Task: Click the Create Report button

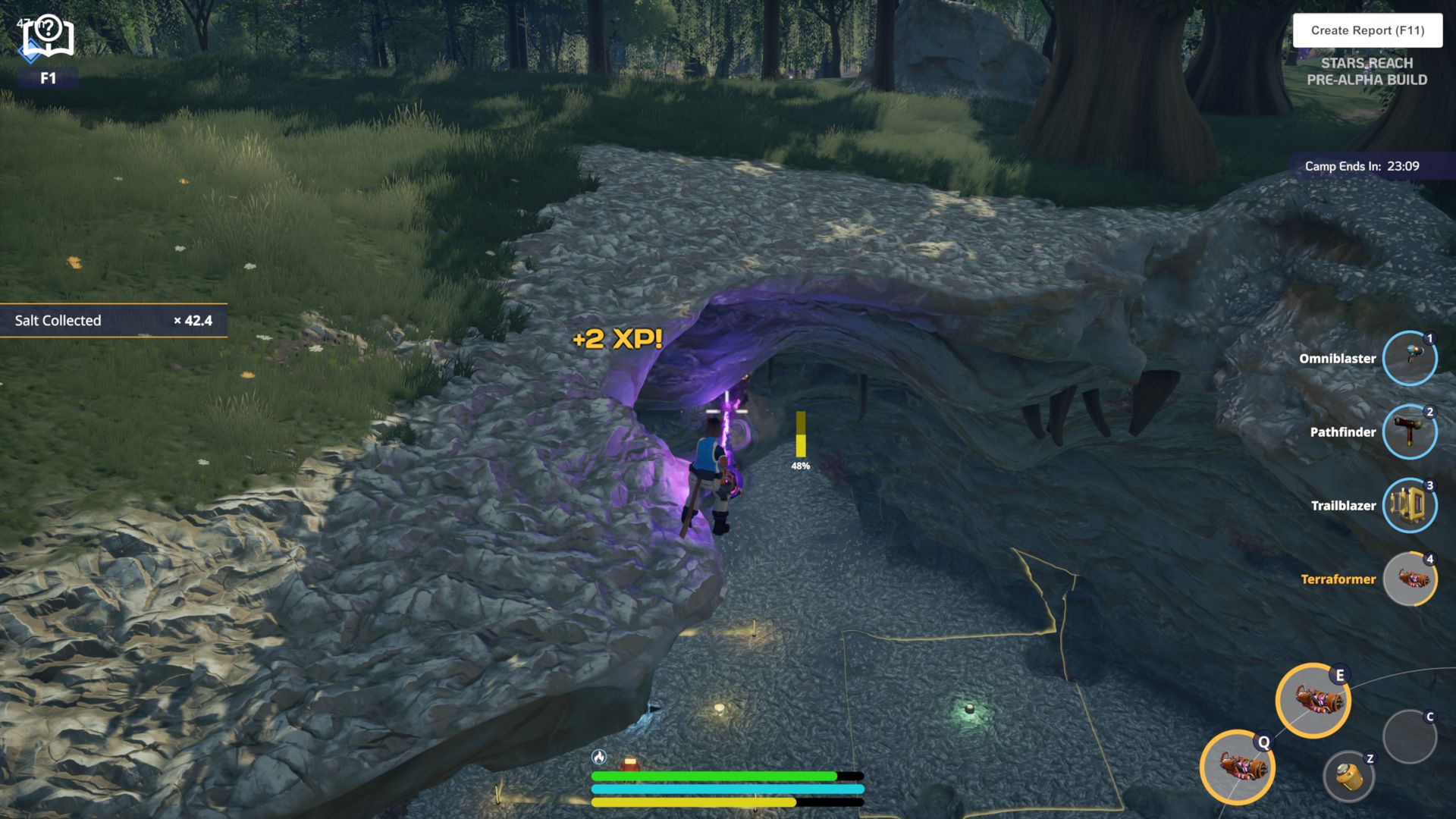Action: coord(1367,30)
